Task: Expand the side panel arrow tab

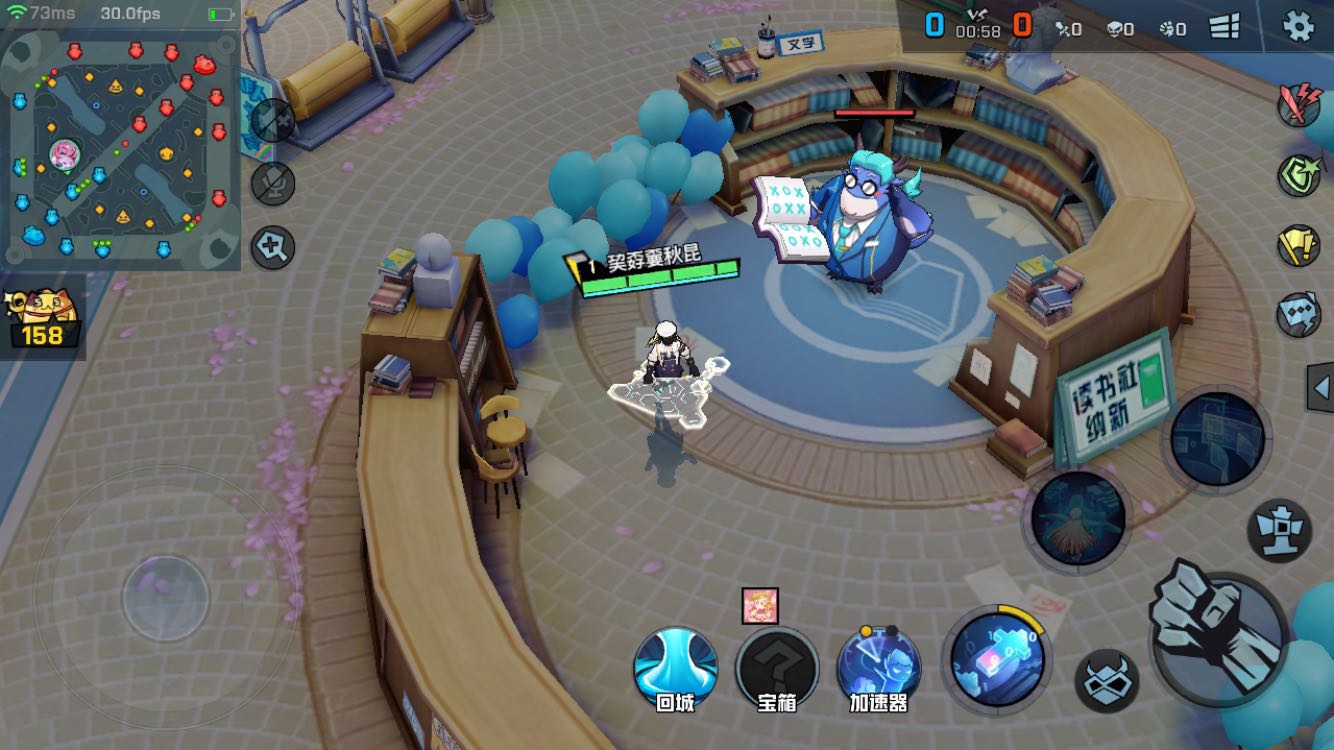Action: [x=1321, y=388]
